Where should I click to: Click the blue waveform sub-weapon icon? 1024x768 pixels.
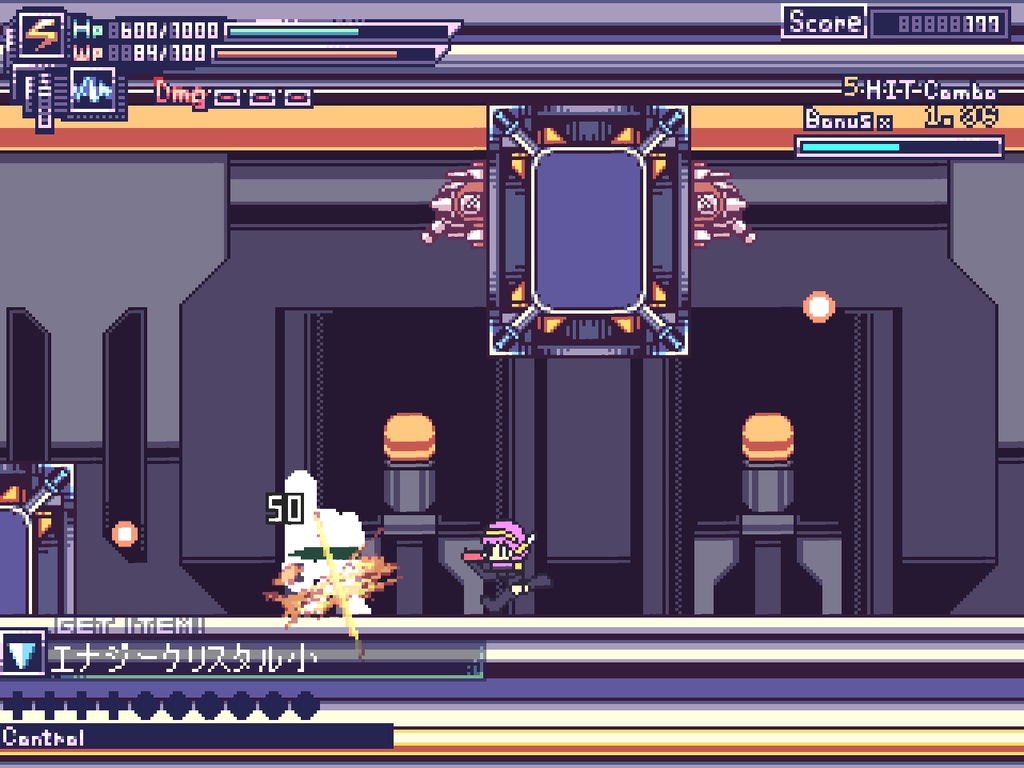(x=92, y=91)
